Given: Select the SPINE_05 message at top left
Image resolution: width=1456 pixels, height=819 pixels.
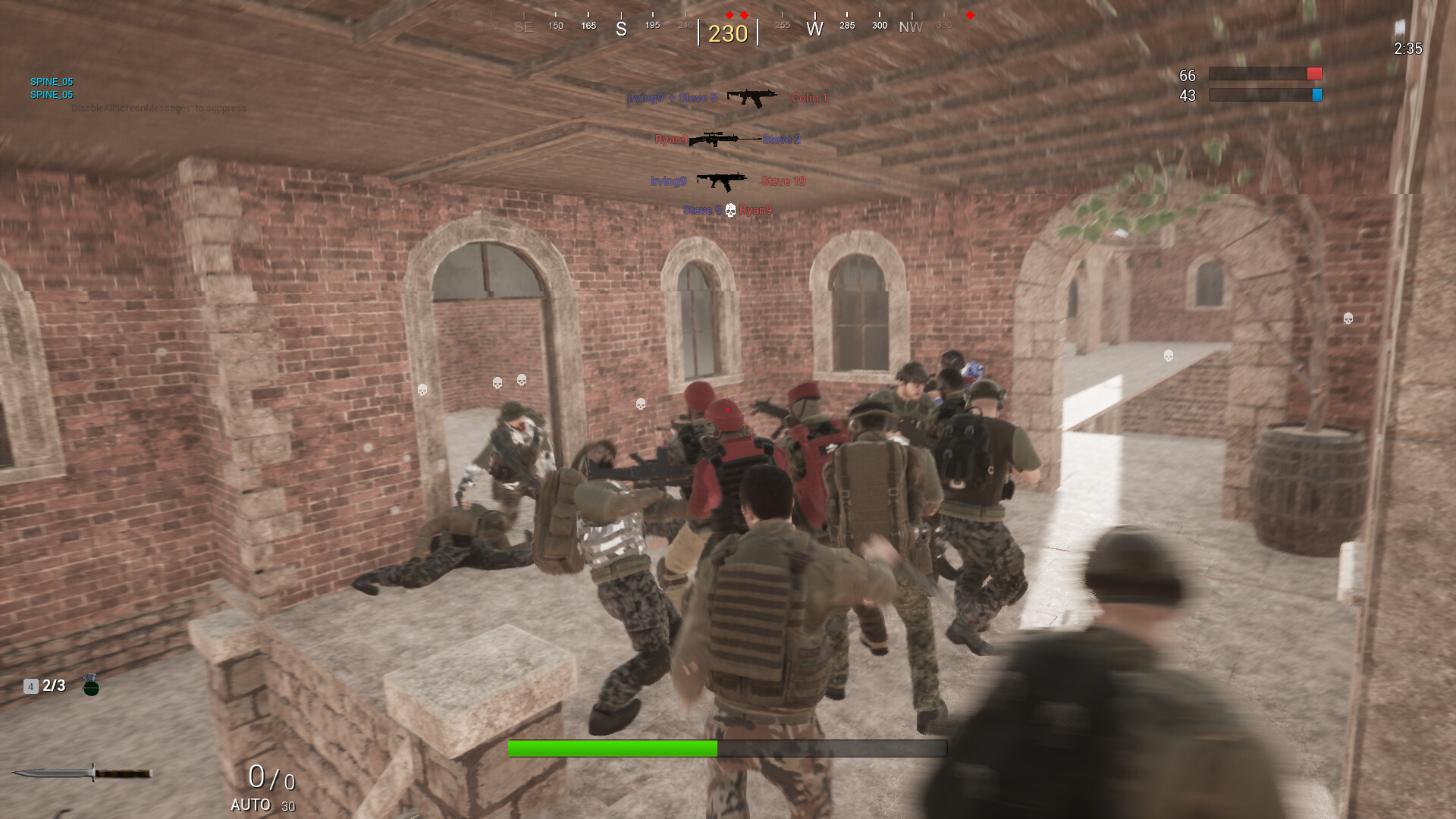Looking at the screenshot, I should 51,81.
